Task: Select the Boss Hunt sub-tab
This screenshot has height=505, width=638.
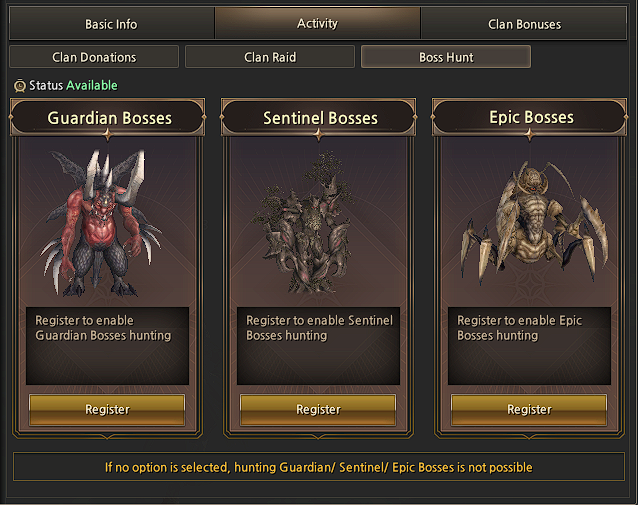Action: 446,57
